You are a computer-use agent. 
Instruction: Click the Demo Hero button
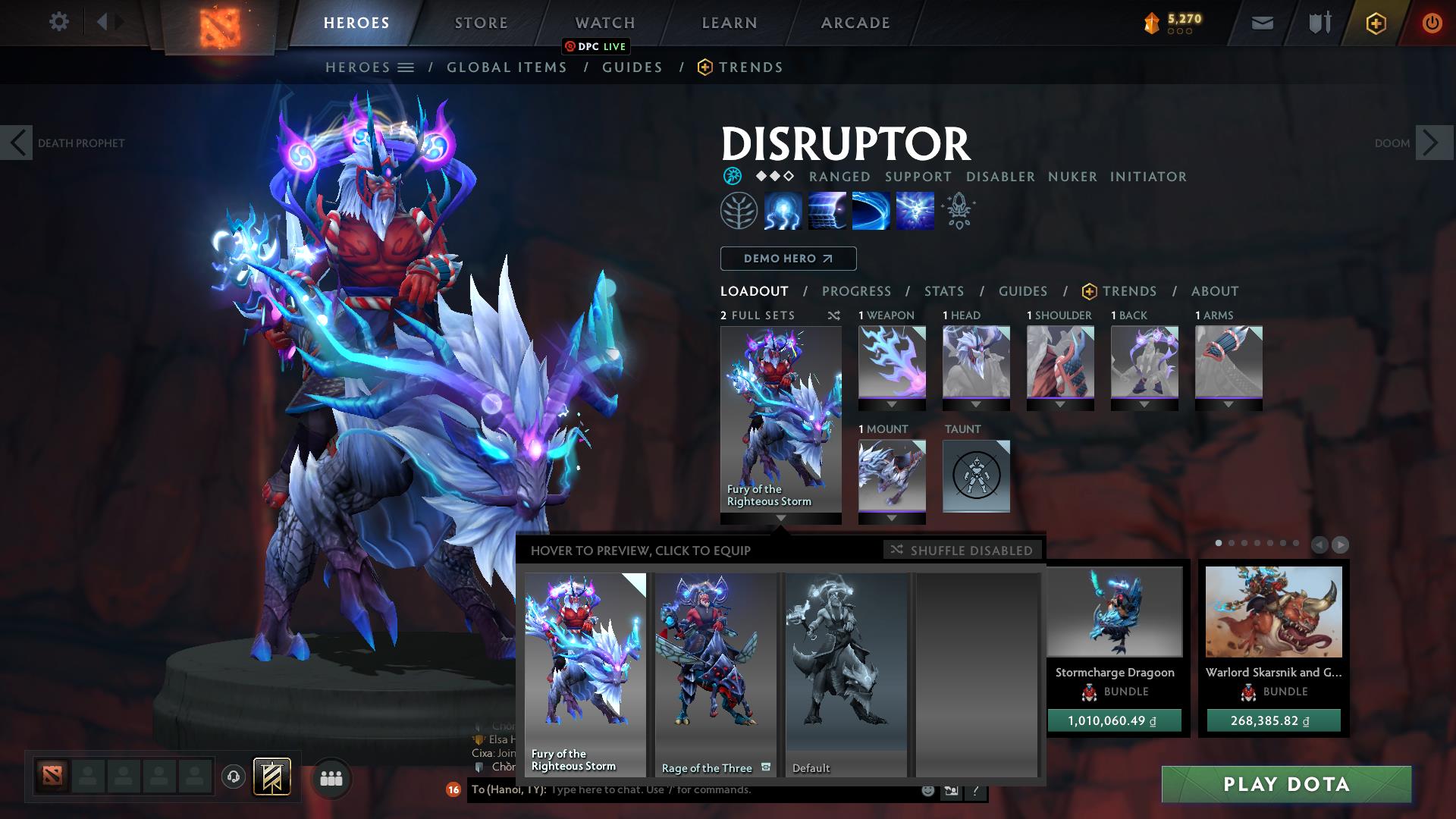pyautogui.click(x=787, y=259)
